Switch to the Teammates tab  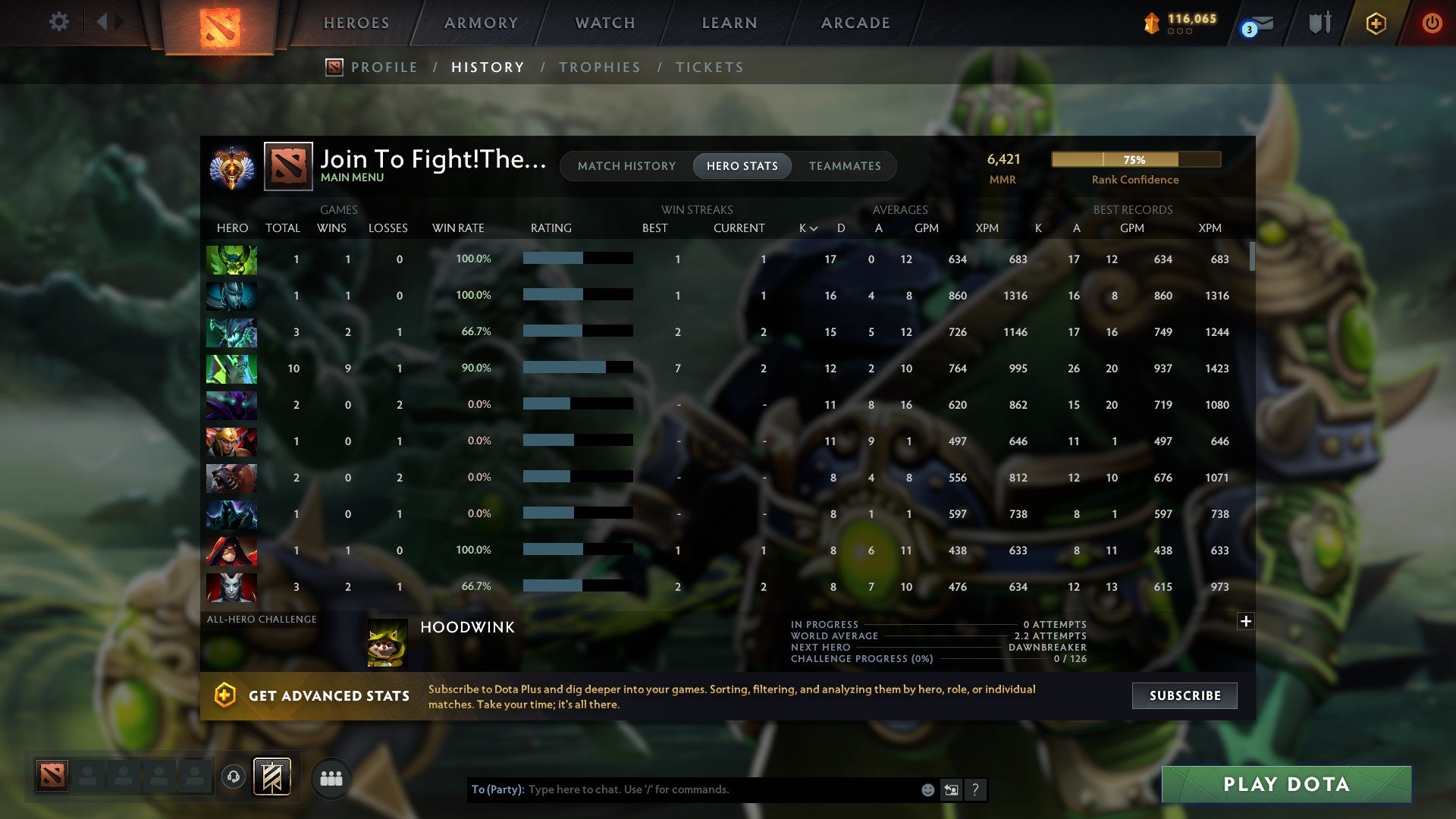845,165
